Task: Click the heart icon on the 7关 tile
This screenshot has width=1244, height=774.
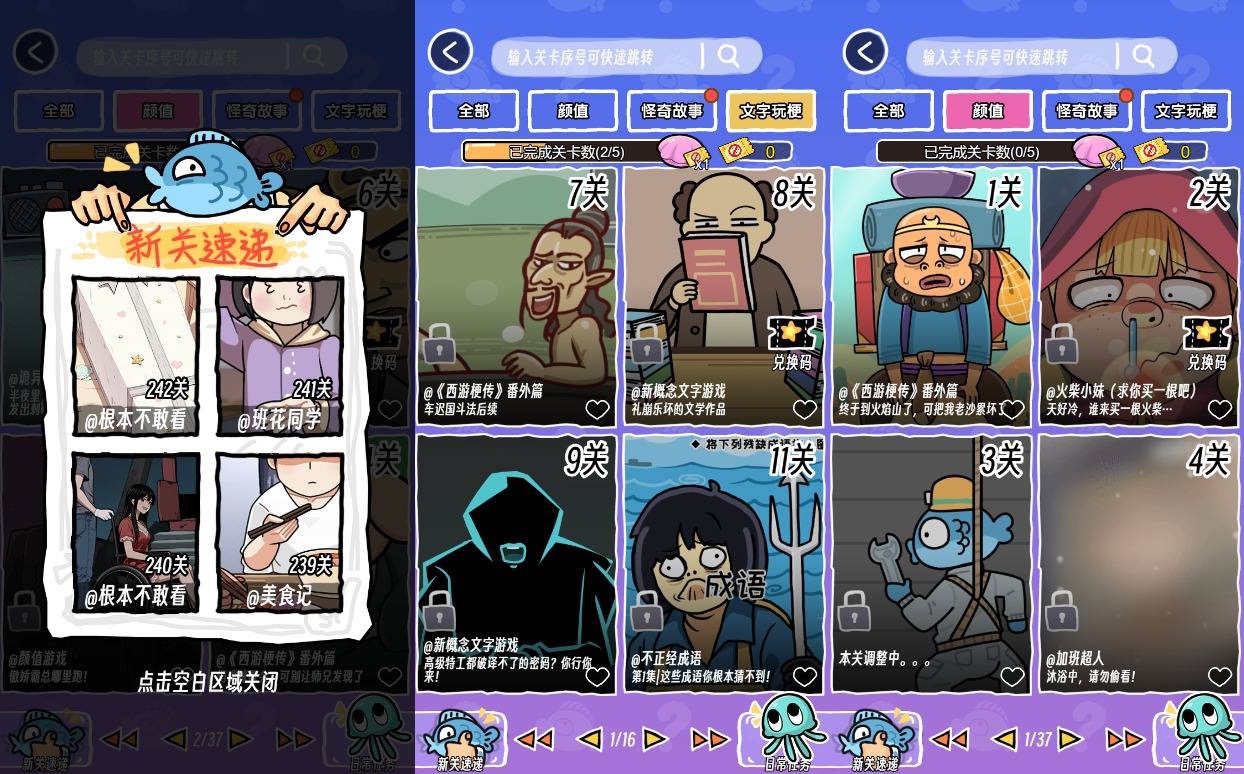Action: pyautogui.click(x=597, y=409)
